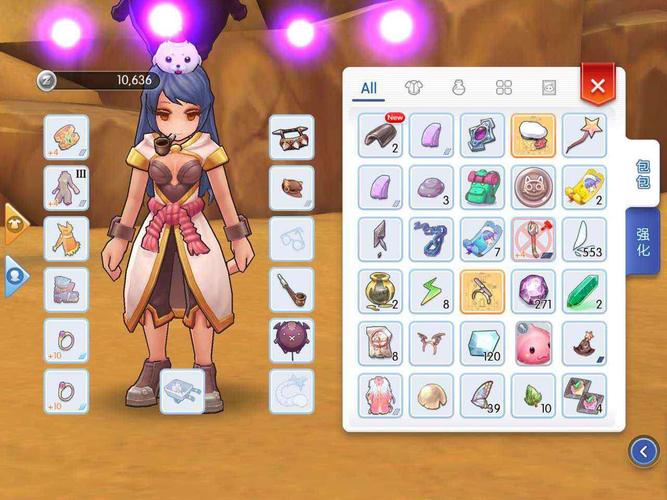This screenshot has width=667, height=500.
Task: Select the armor slot marked III
Action: 66,187
